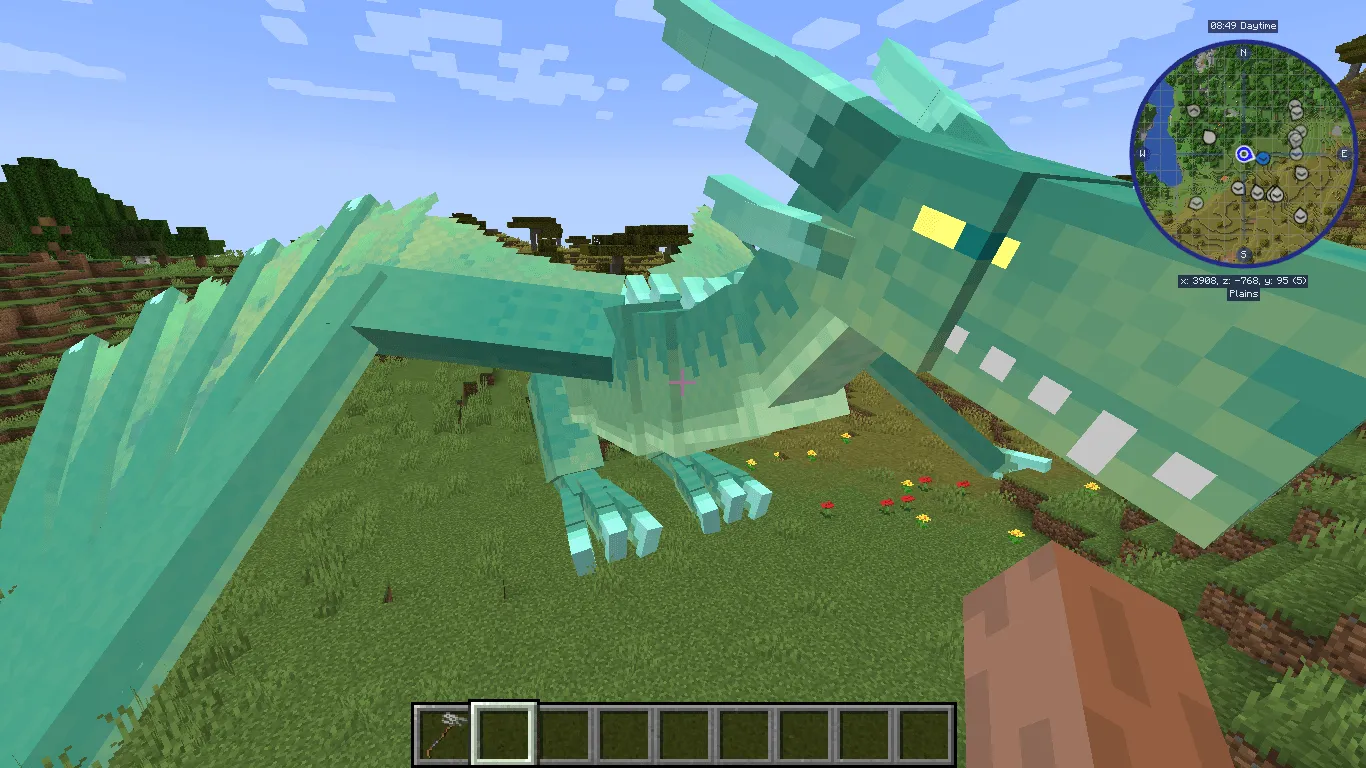The height and width of the screenshot is (768, 1366).
Task: Click the W west marker on the minimap
Action: click(1142, 153)
